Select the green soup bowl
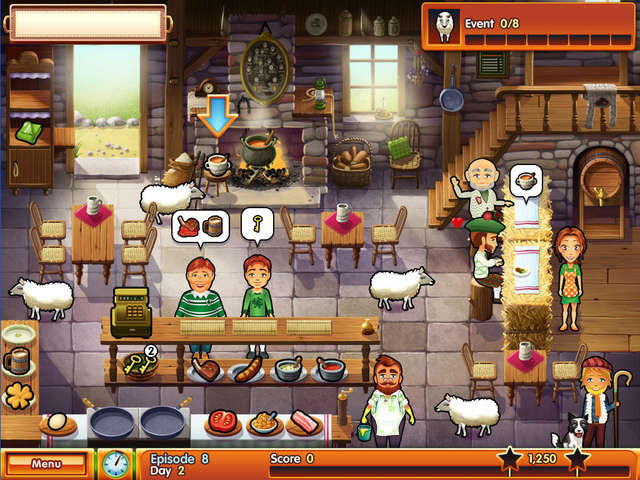This screenshot has width=640, height=480. click(289, 369)
